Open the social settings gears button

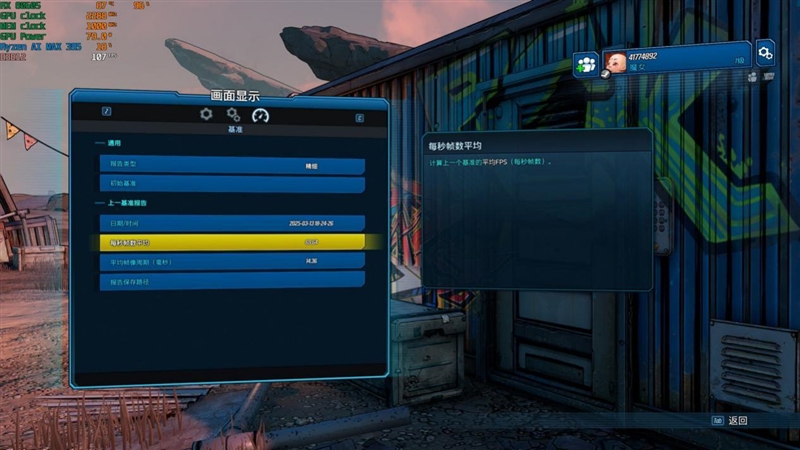pyautogui.click(x=765, y=52)
